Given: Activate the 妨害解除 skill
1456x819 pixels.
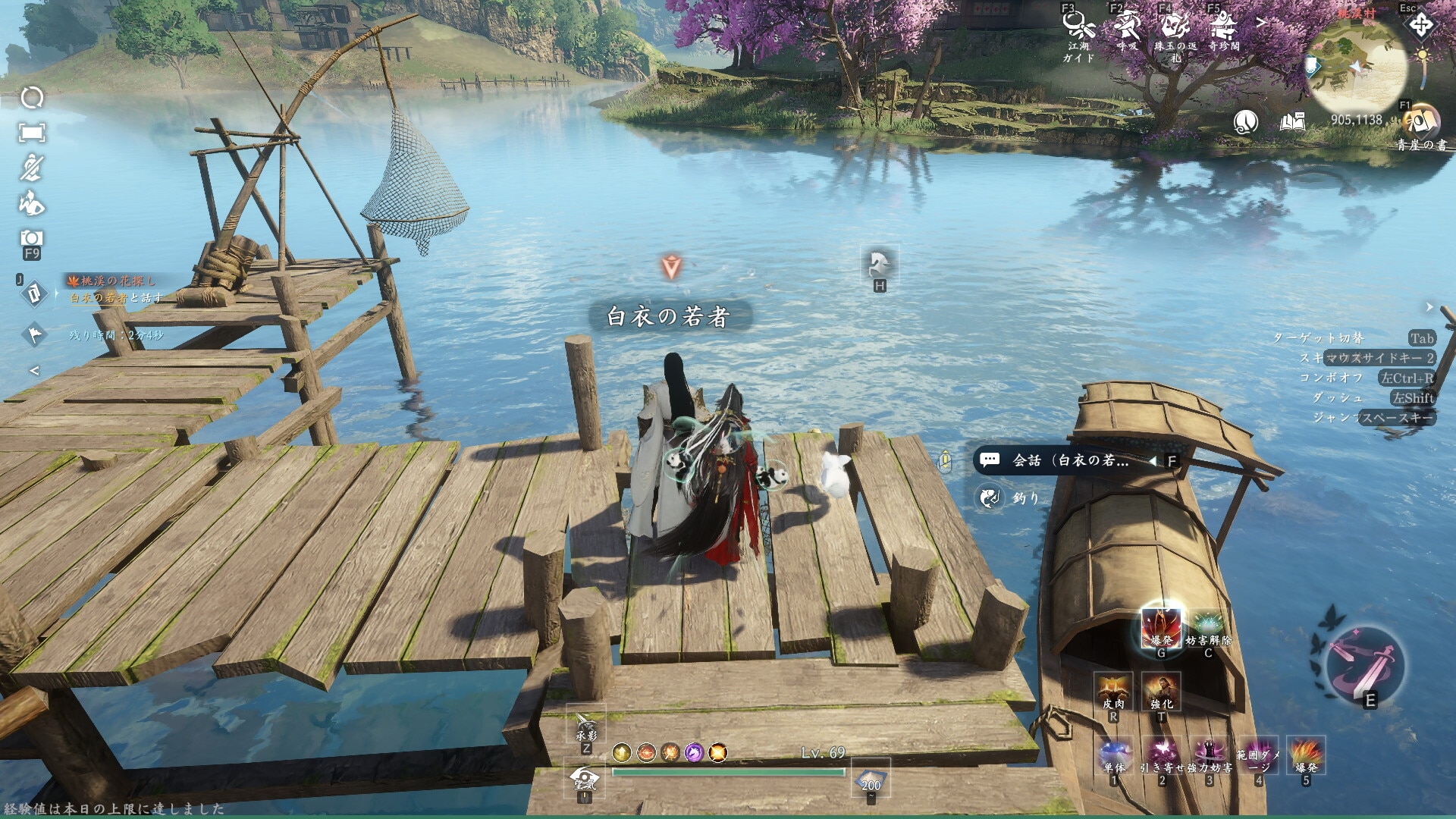Looking at the screenshot, I should (x=1208, y=629).
